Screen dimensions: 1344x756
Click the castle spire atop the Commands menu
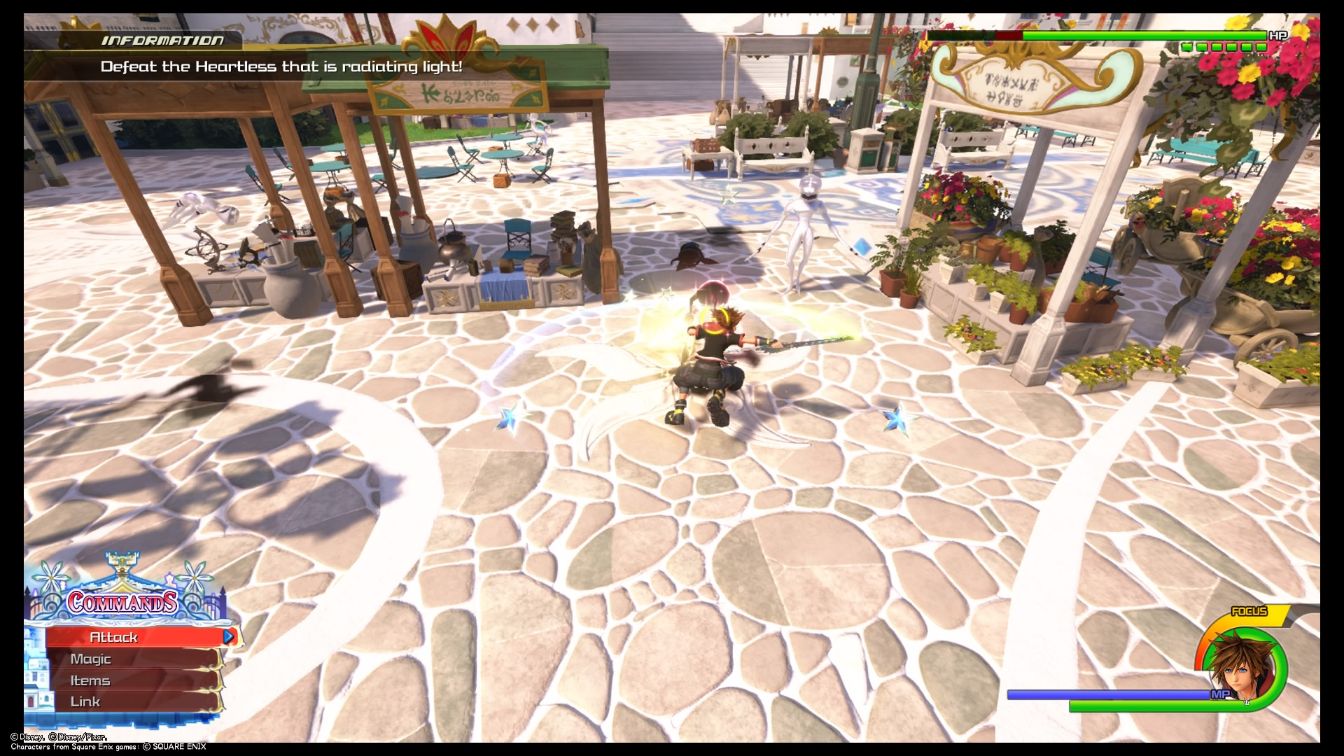(x=121, y=561)
